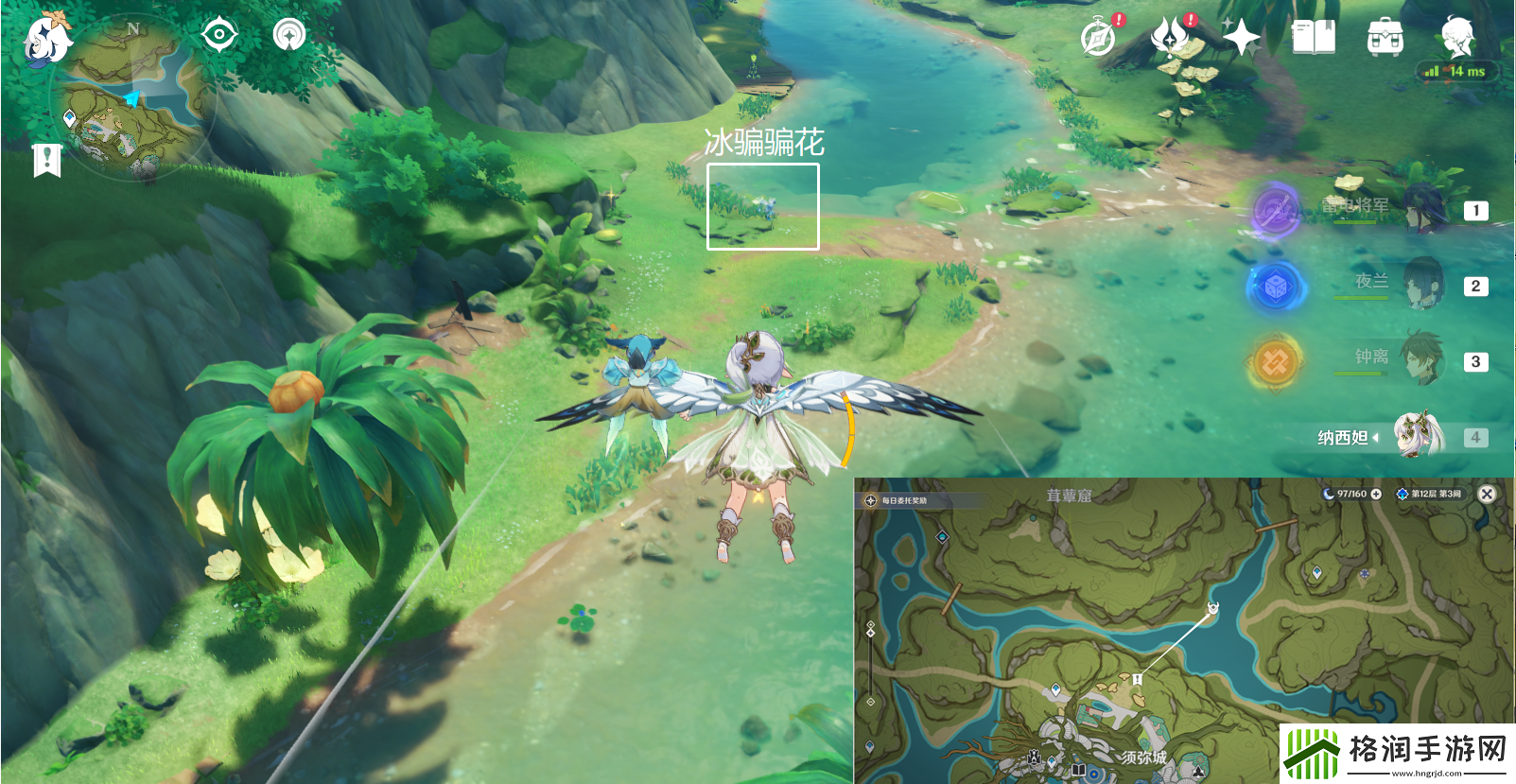Open the winged battle pass icon

click(1171, 38)
